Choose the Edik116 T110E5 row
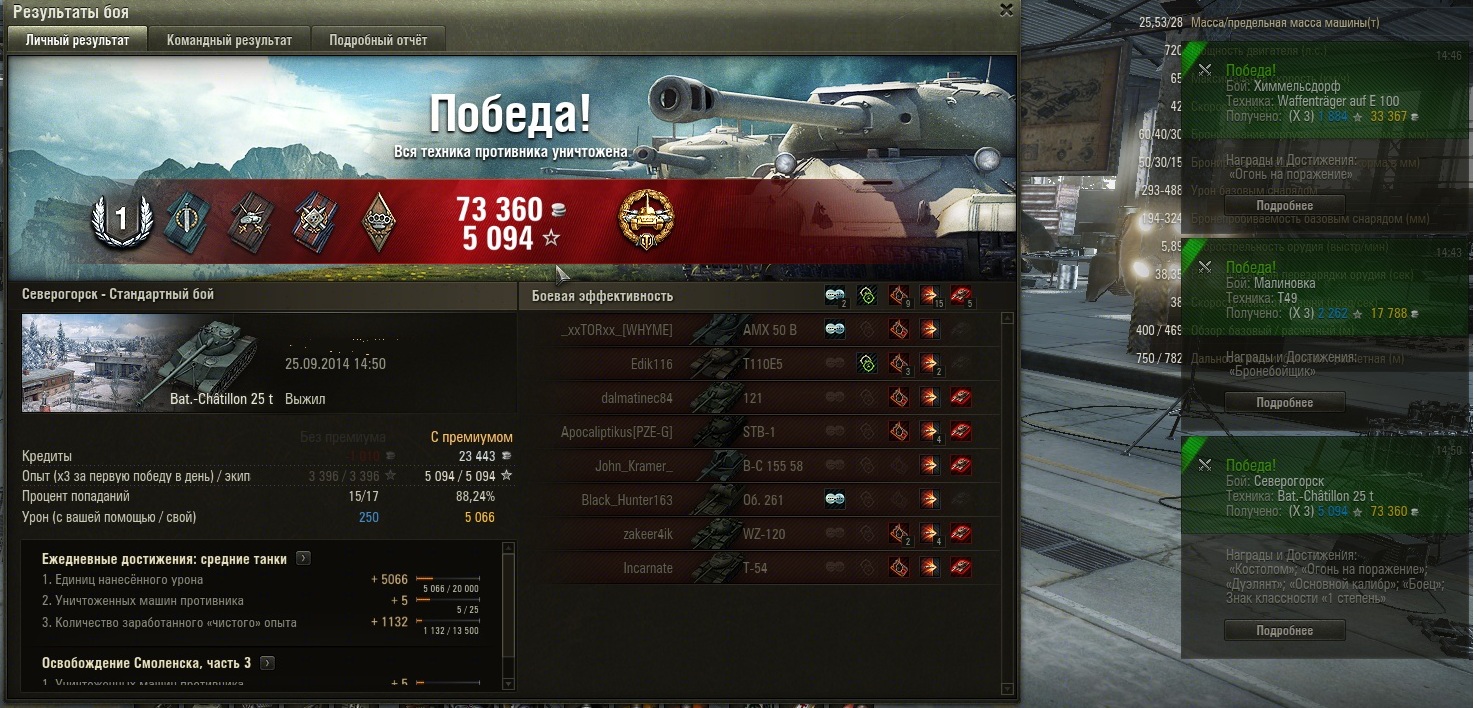The image size is (1474, 708). tap(760, 364)
